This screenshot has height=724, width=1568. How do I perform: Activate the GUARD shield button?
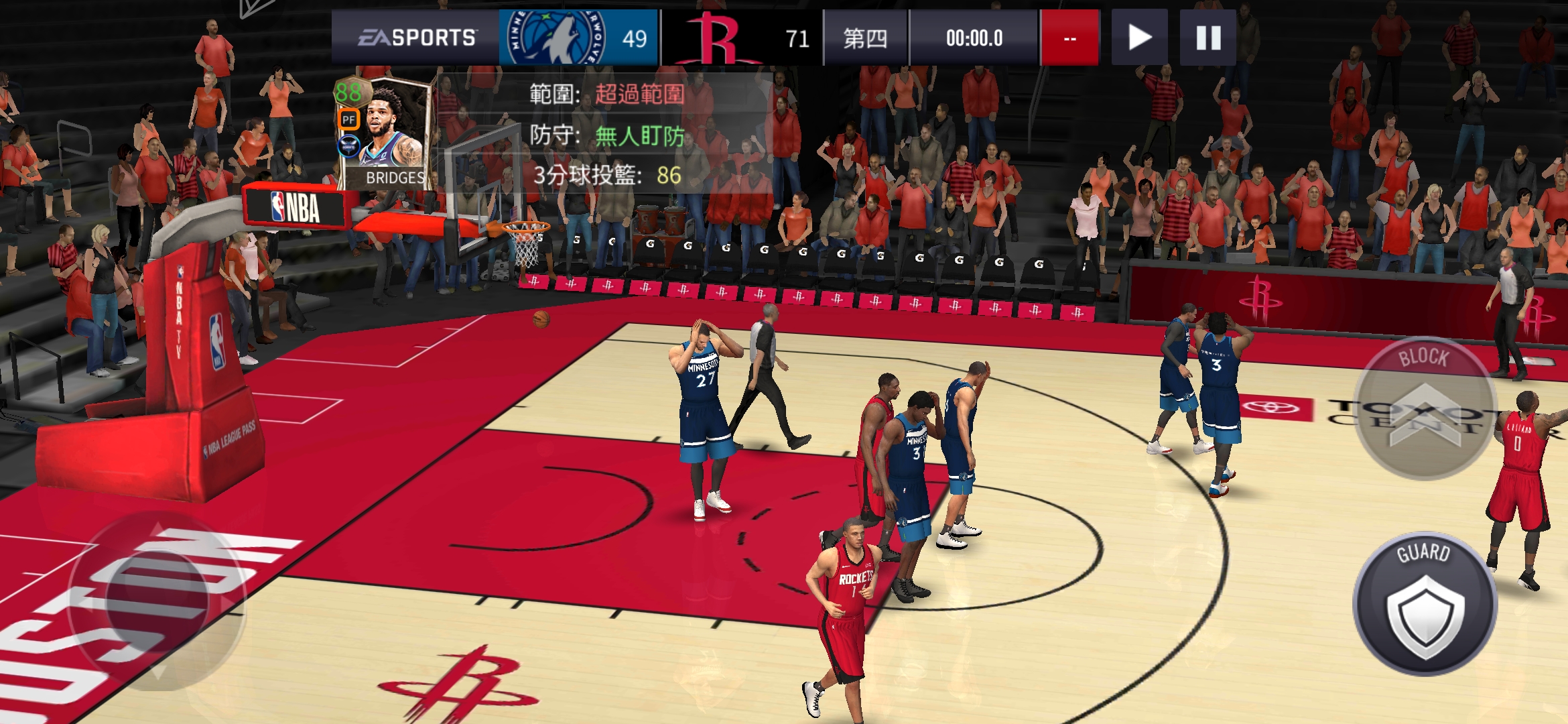(x=1425, y=605)
